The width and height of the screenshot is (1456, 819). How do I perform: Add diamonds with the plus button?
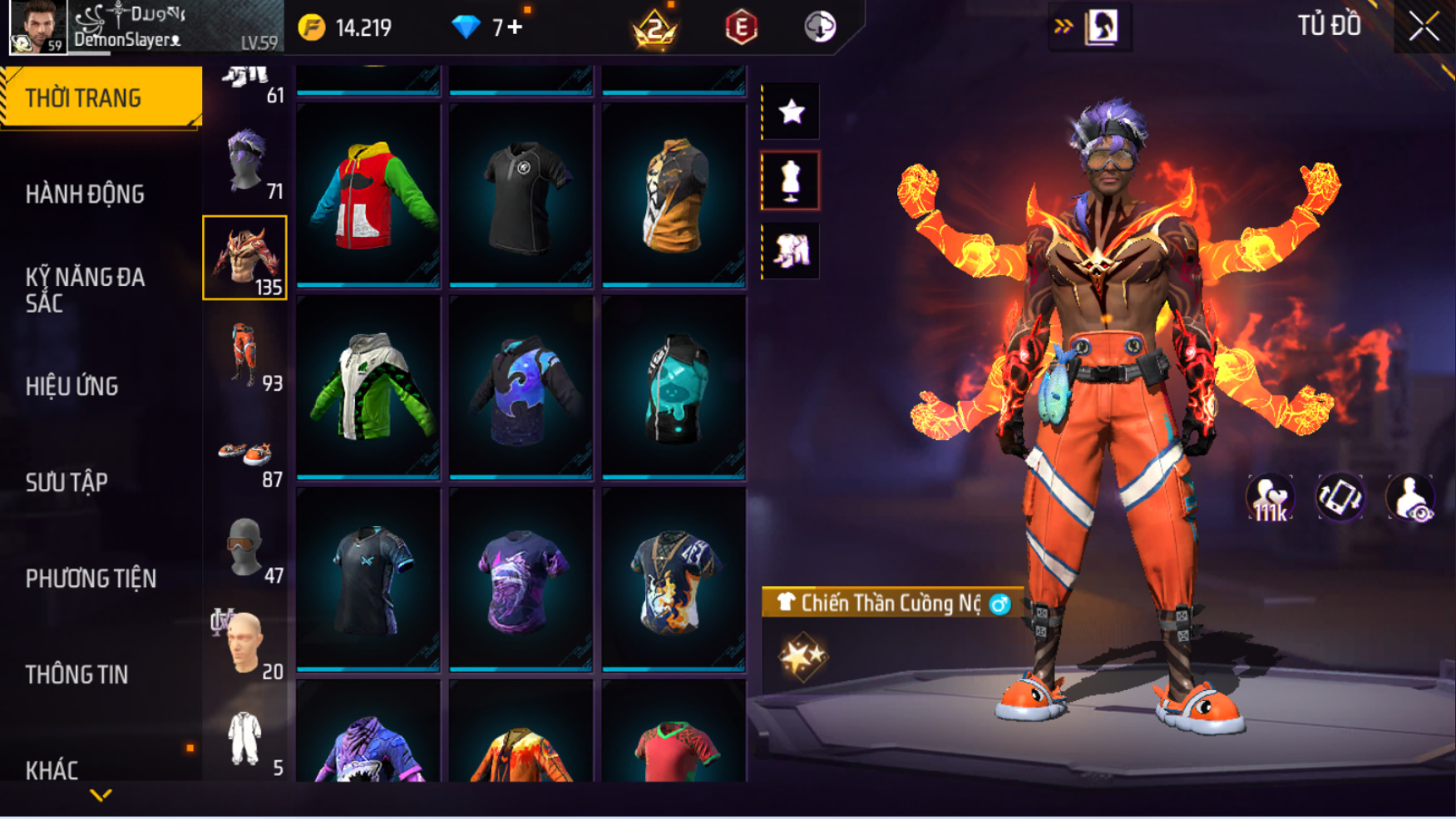point(515,27)
